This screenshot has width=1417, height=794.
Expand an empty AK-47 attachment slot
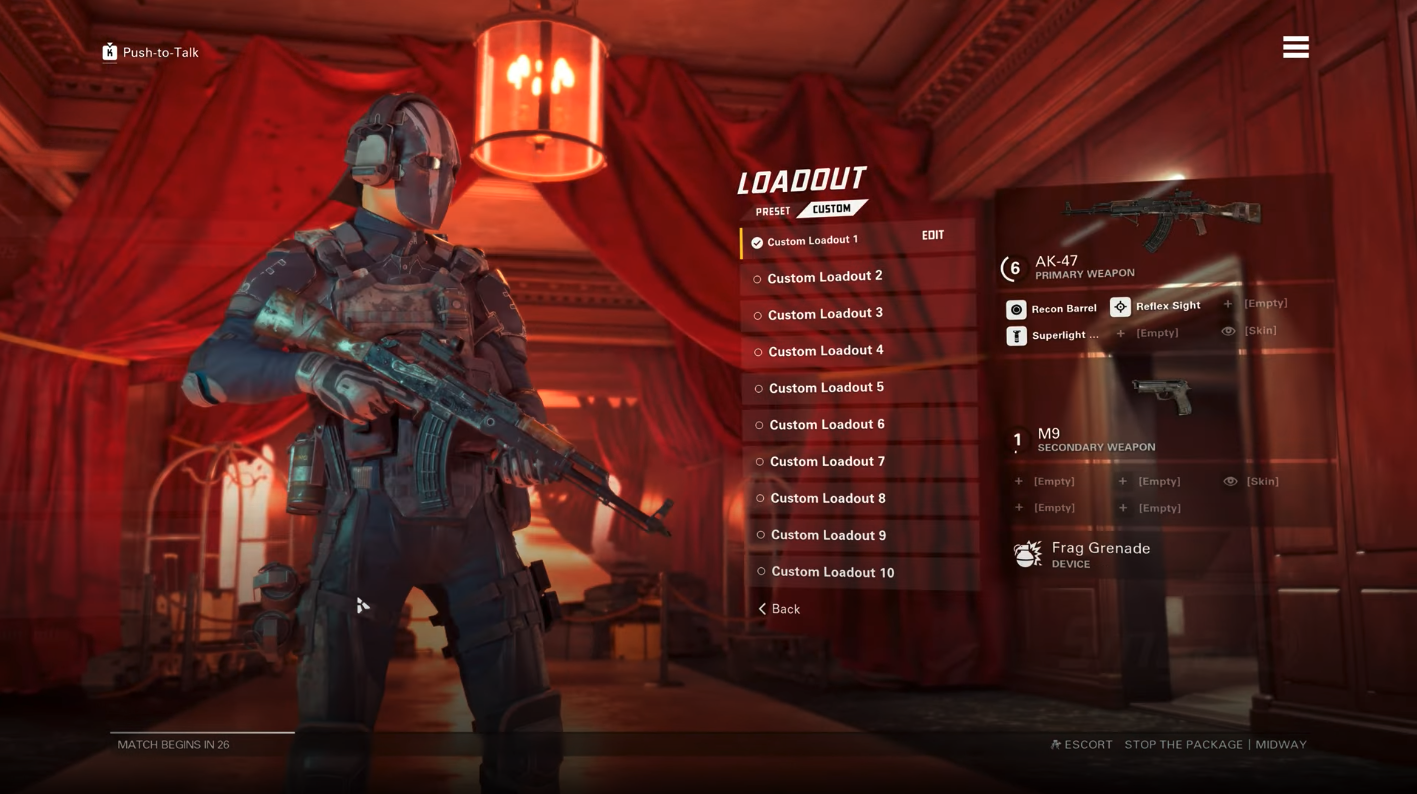pos(1226,303)
